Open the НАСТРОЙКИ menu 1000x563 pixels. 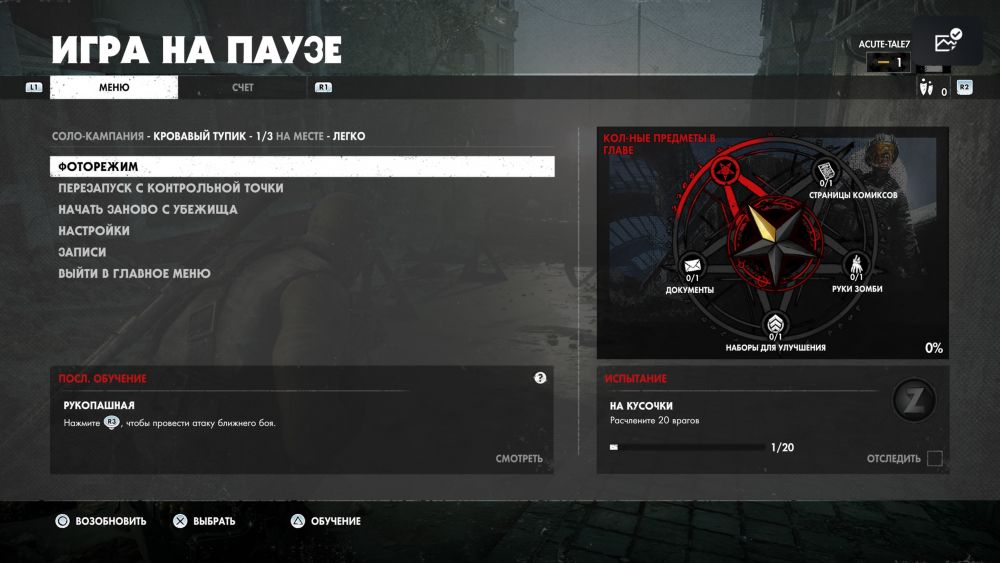pyautogui.click(x=94, y=231)
